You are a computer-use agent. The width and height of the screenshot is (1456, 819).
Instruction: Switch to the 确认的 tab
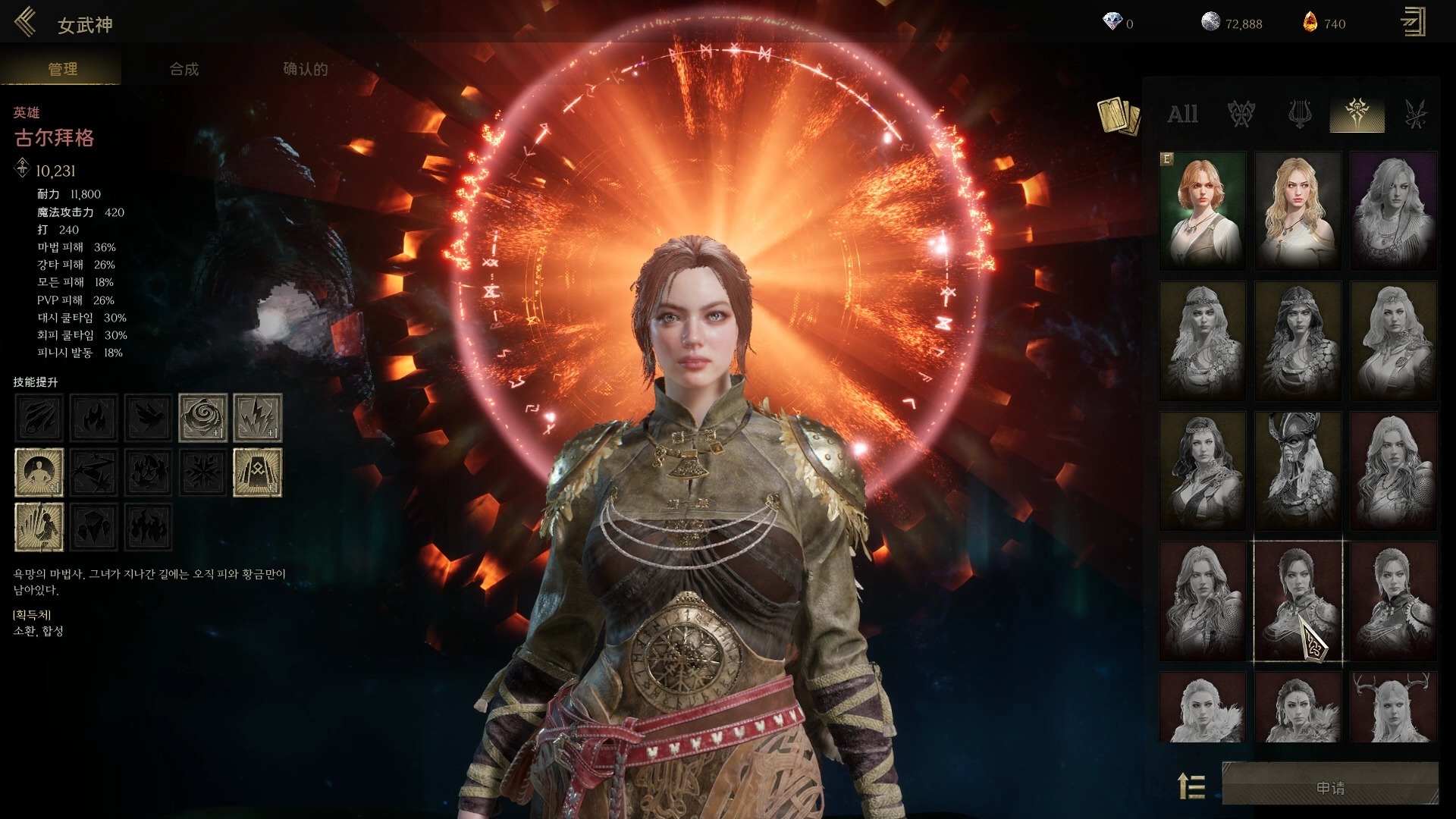(305, 69)
